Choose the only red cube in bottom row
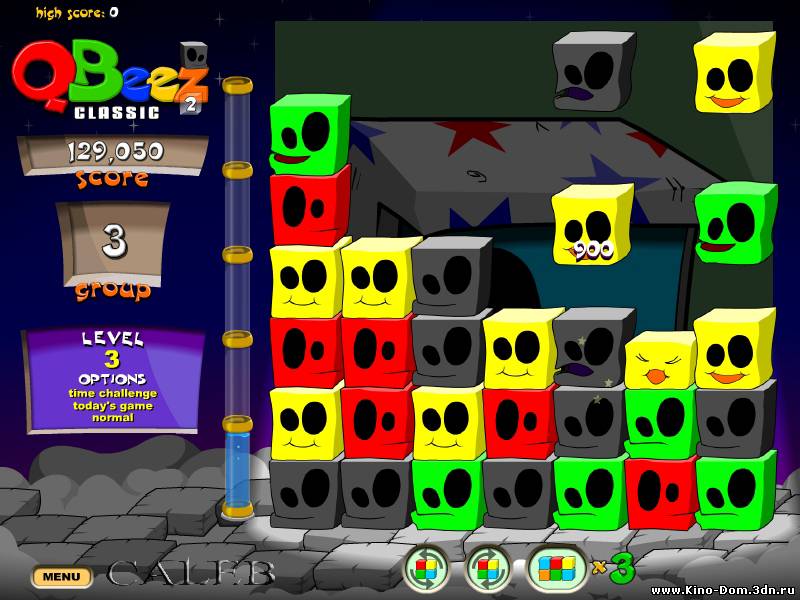 pyautogui.click(x=660, y=492)
